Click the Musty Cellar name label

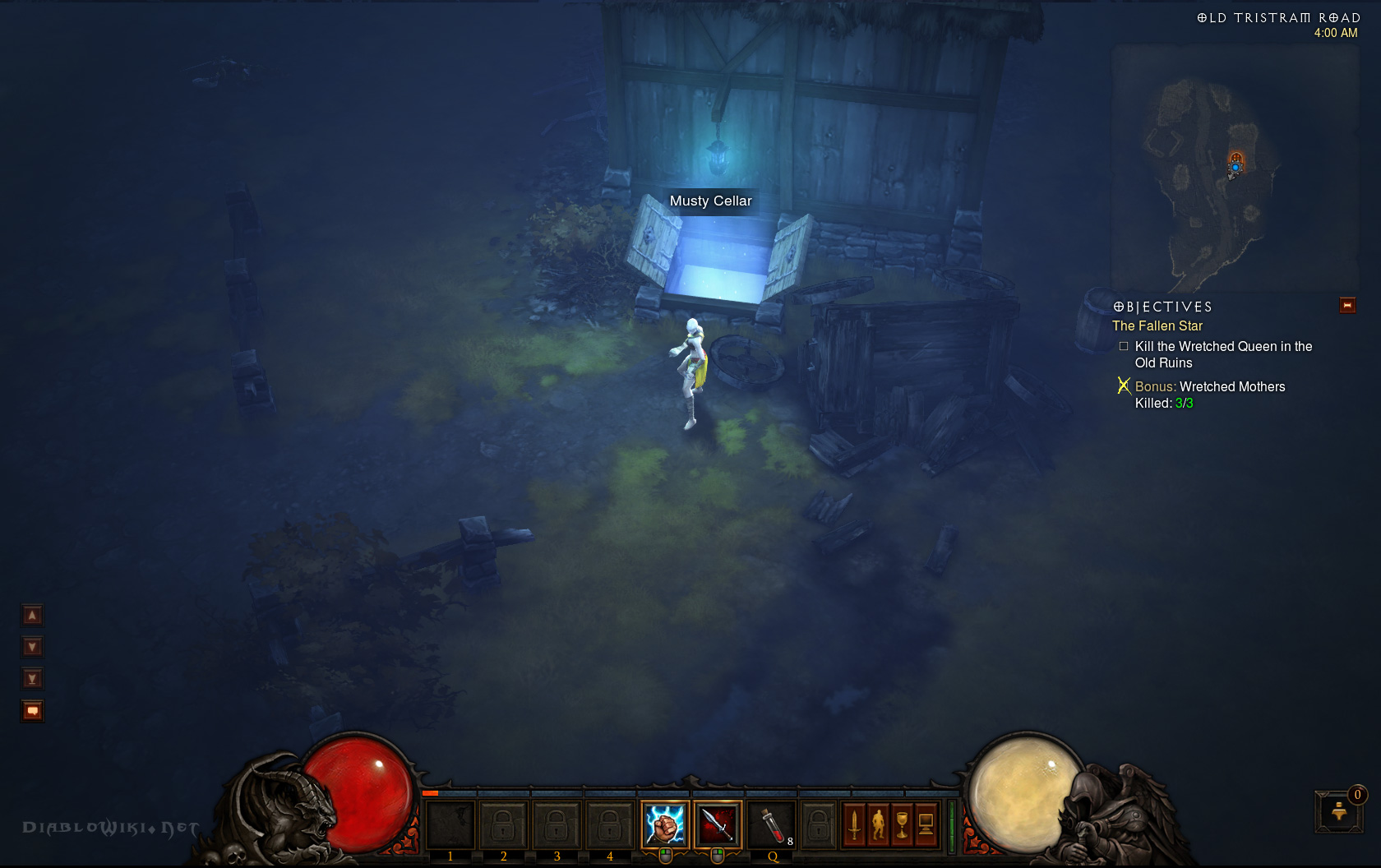pos(710,201)
